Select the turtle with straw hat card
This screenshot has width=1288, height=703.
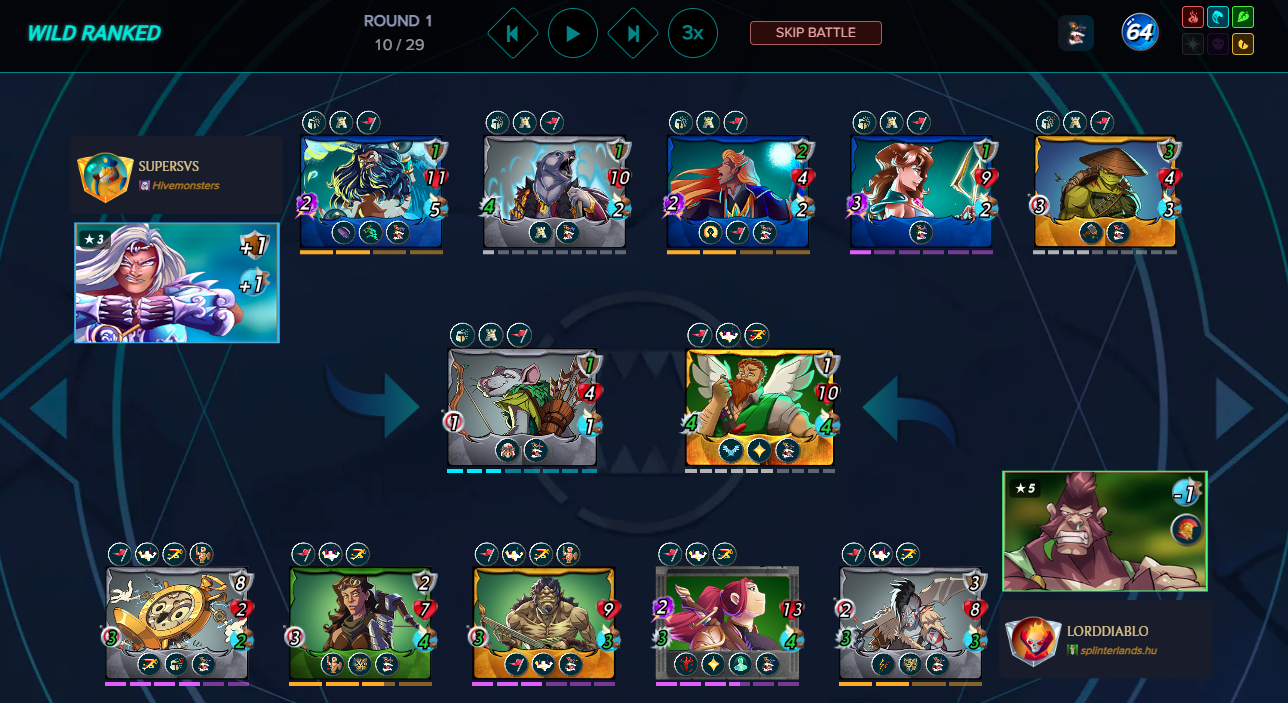click(1105, 192)
